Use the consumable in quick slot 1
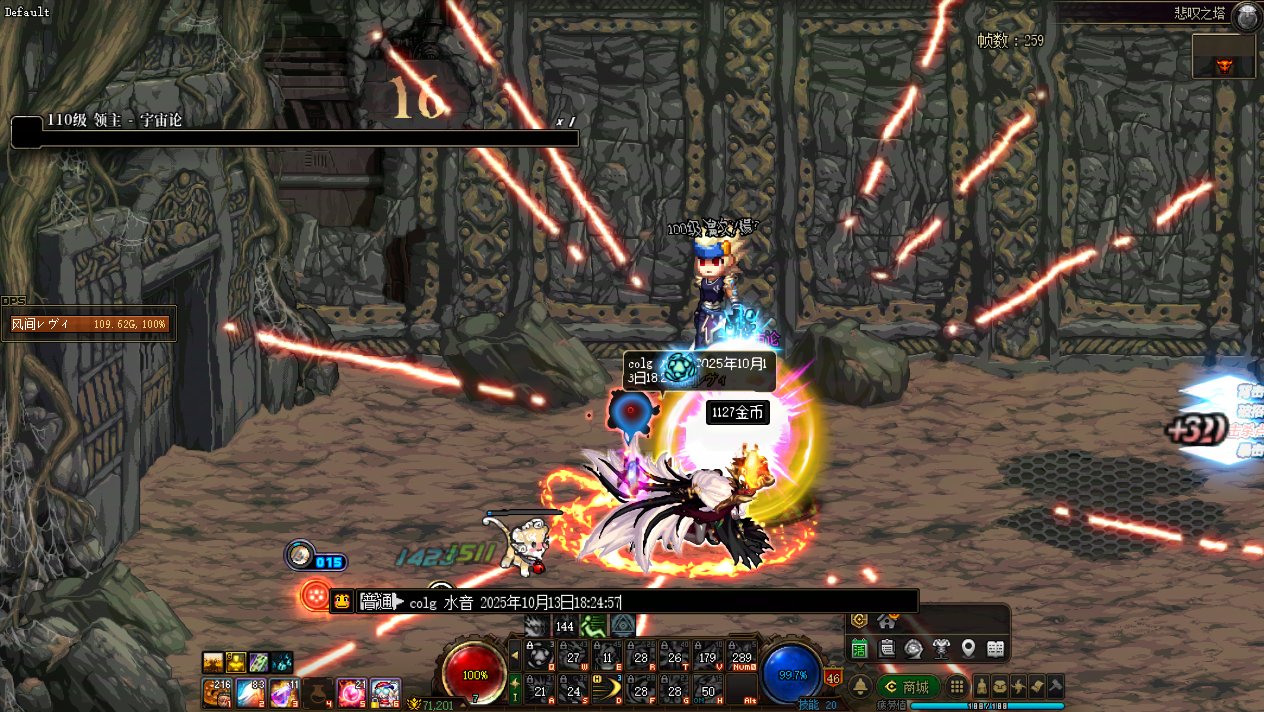 [215, 692]
